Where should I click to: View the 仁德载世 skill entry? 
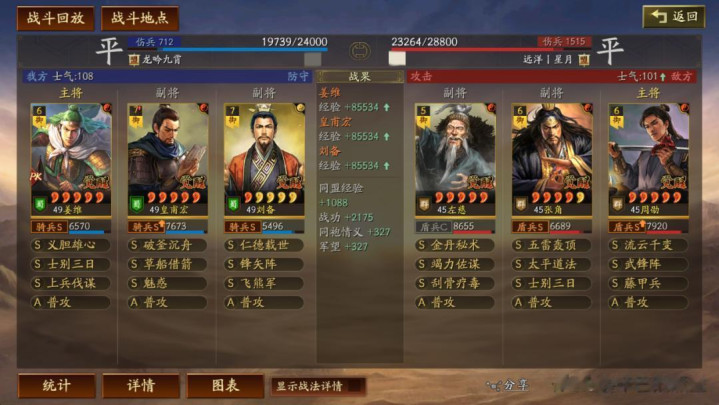[x=265, y=245]
